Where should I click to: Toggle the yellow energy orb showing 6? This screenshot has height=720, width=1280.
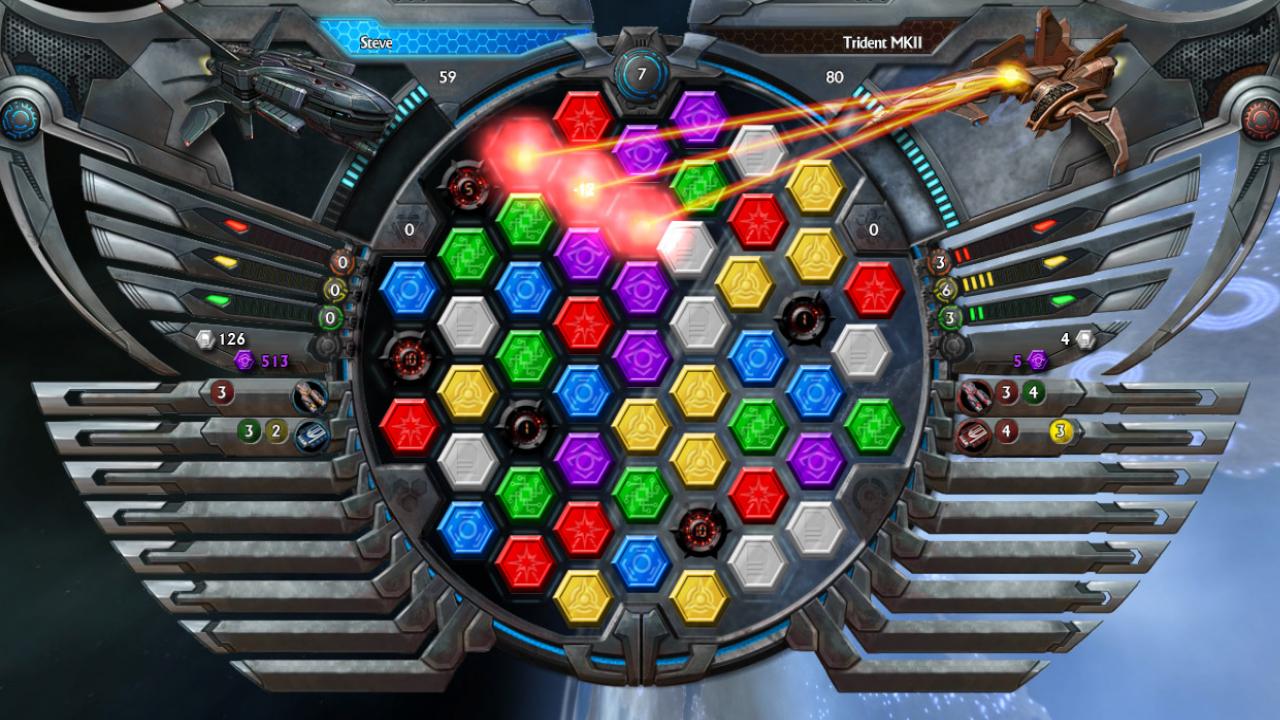coord(946,290)
